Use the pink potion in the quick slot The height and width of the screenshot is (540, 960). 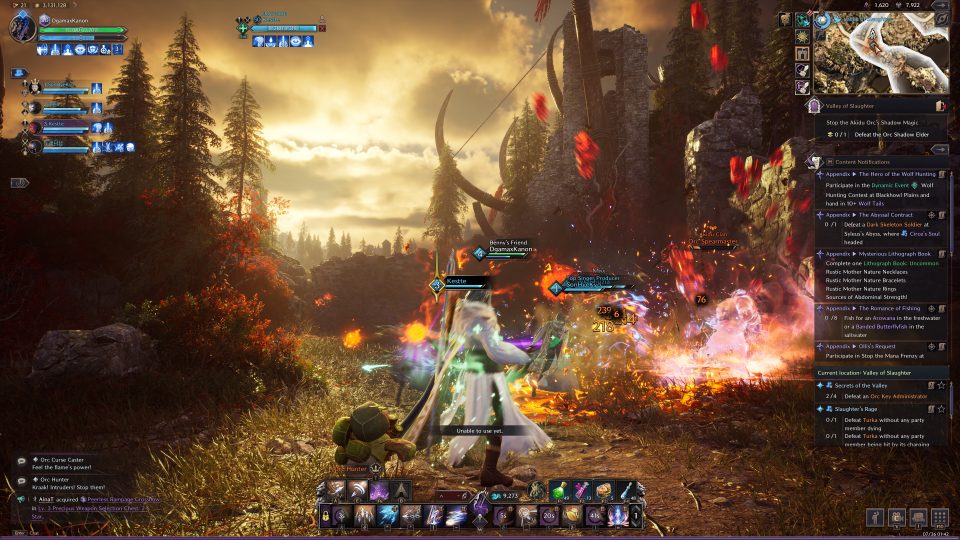(x=581, y=490)
